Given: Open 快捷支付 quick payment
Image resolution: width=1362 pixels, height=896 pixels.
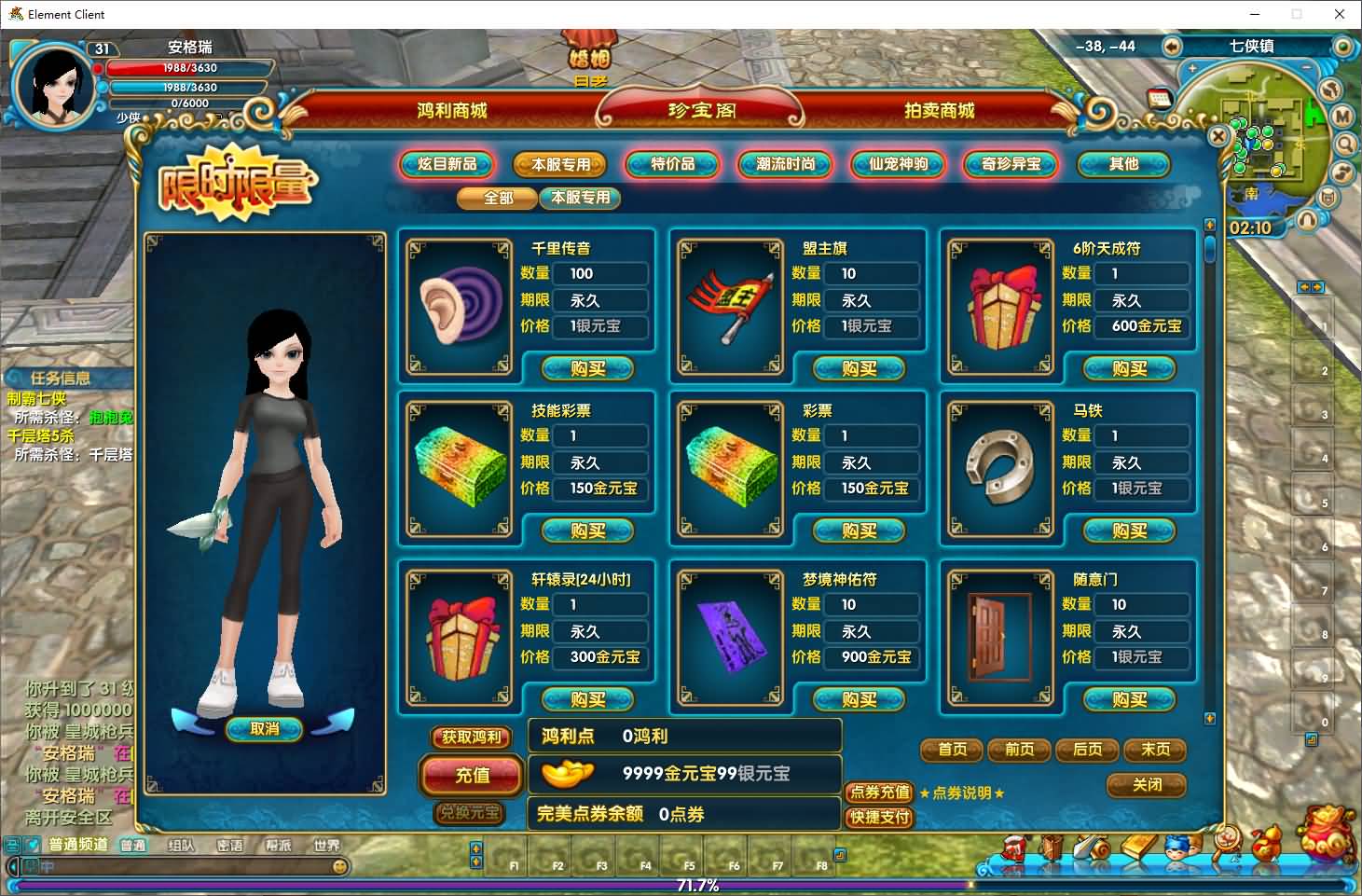Looking at the screenshot, I should 879,817.
